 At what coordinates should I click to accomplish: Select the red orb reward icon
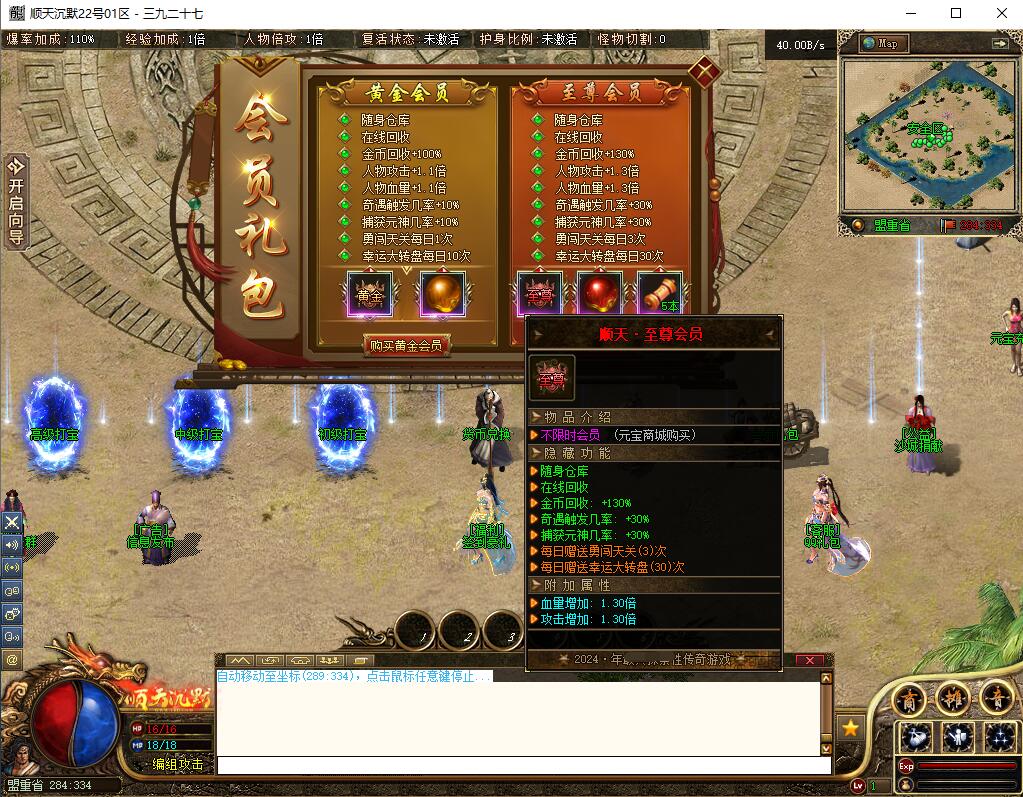pyautogui.click(x=600, y=295)
